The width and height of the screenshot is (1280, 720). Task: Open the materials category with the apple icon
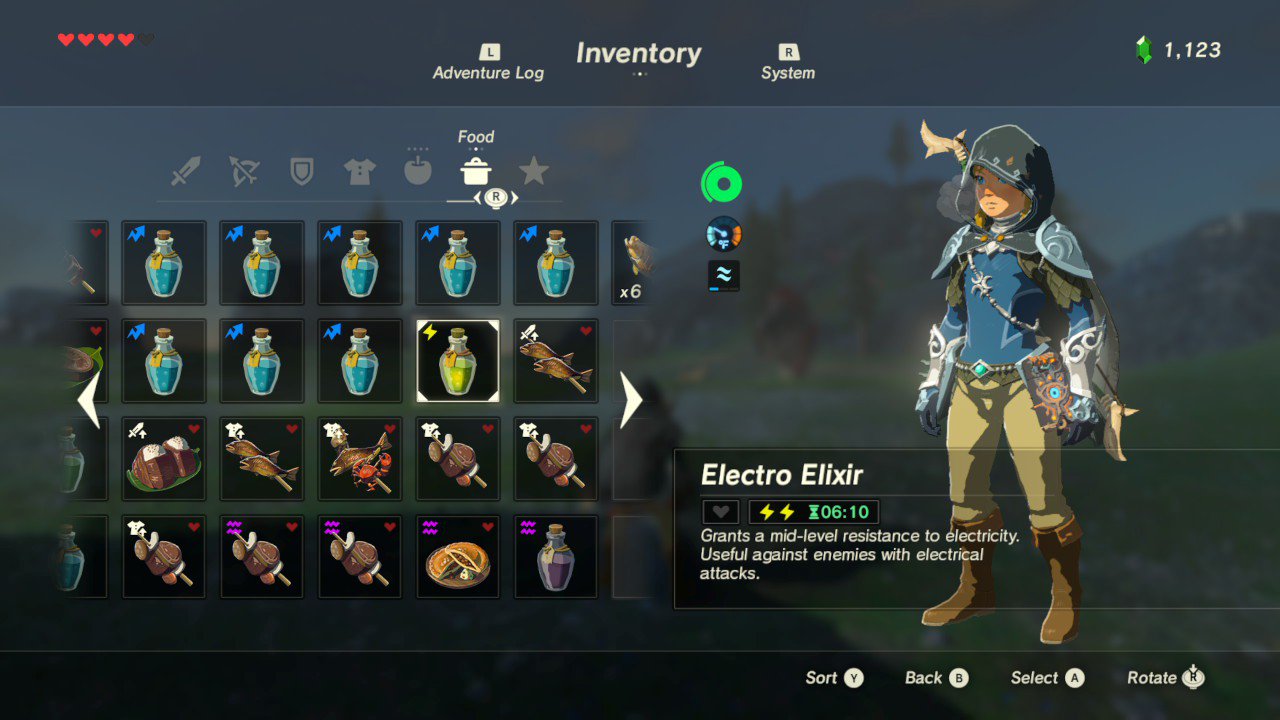tap(418, 170)
